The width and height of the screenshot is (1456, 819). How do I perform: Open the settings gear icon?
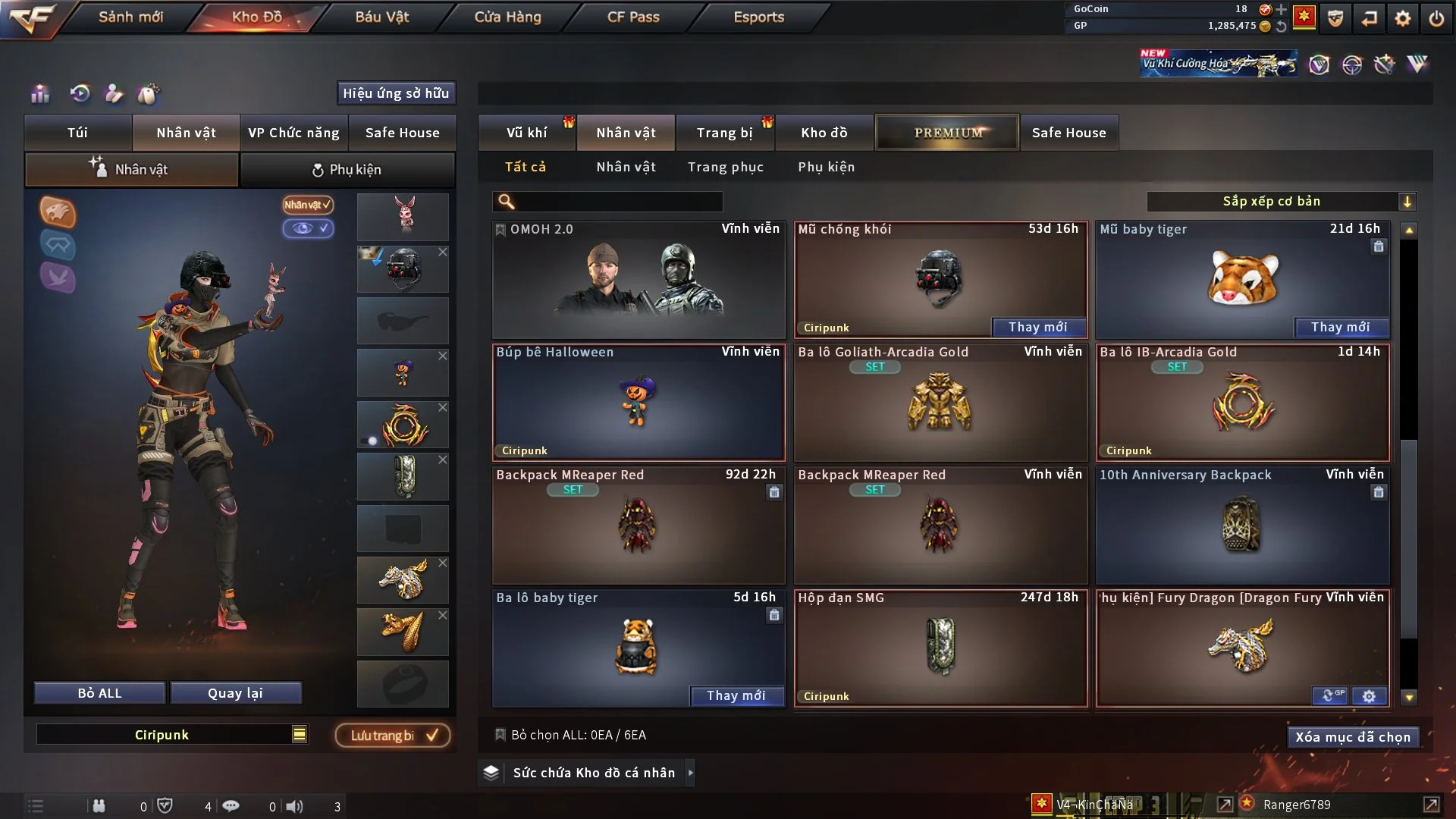point(1403,17)
